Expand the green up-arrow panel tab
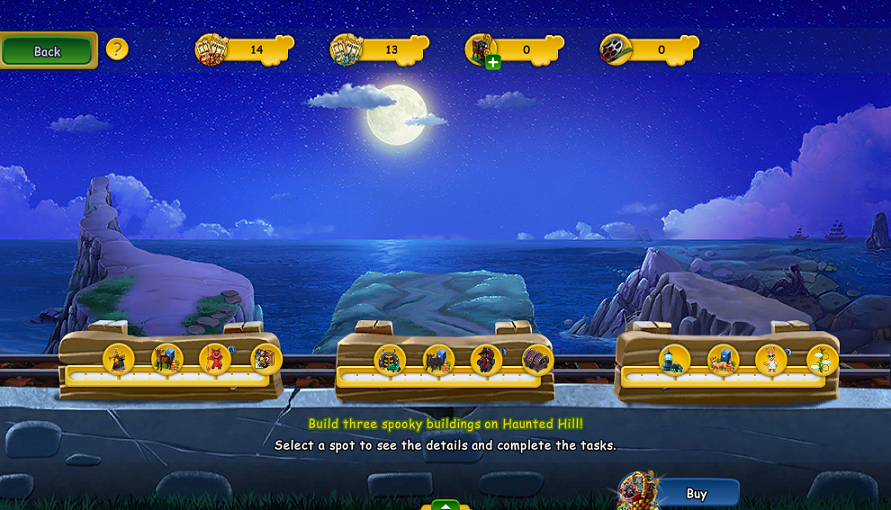 [445, 505]
